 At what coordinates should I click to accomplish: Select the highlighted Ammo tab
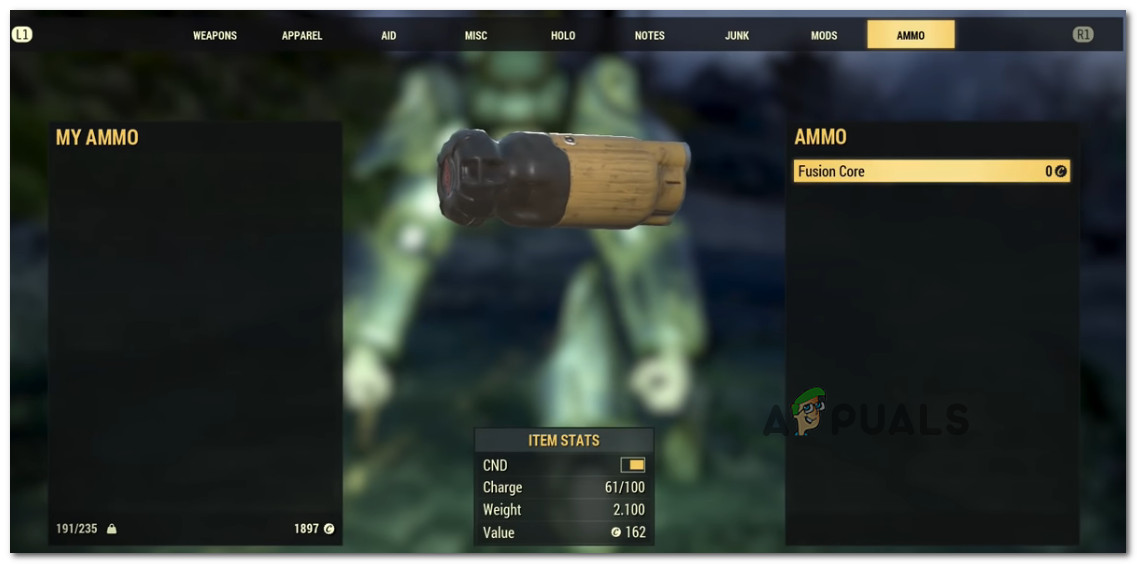tap(911, 35)
